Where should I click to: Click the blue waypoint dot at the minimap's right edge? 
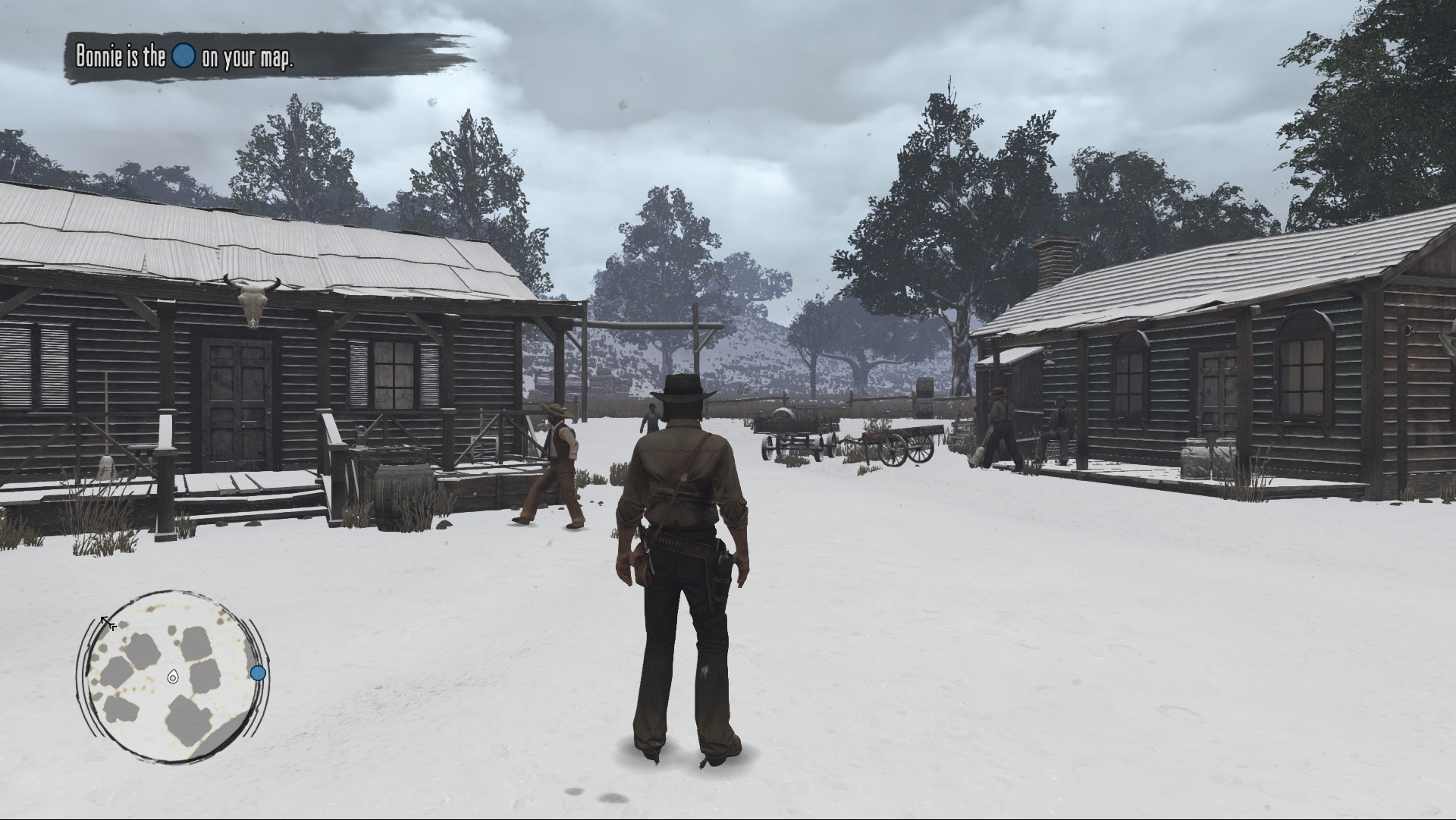[258, 672]
